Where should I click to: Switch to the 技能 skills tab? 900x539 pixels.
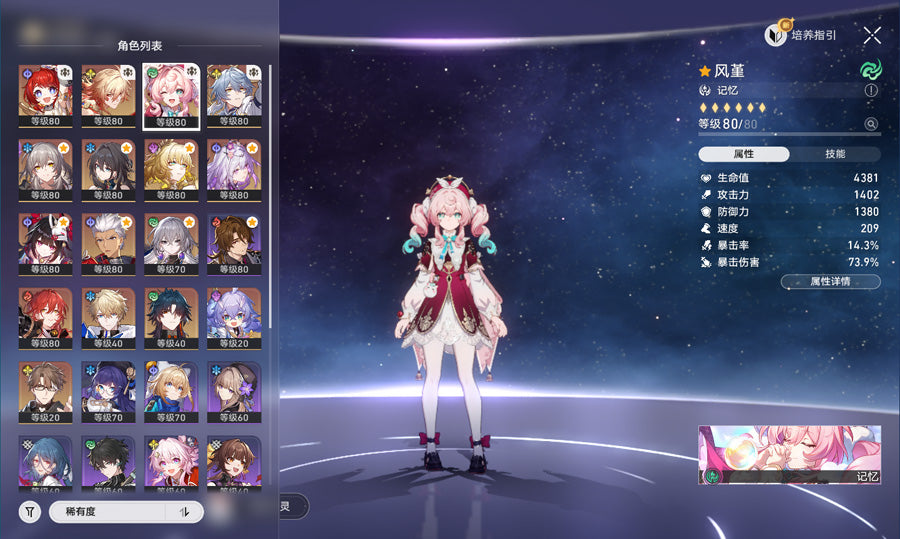pos(835,154)
